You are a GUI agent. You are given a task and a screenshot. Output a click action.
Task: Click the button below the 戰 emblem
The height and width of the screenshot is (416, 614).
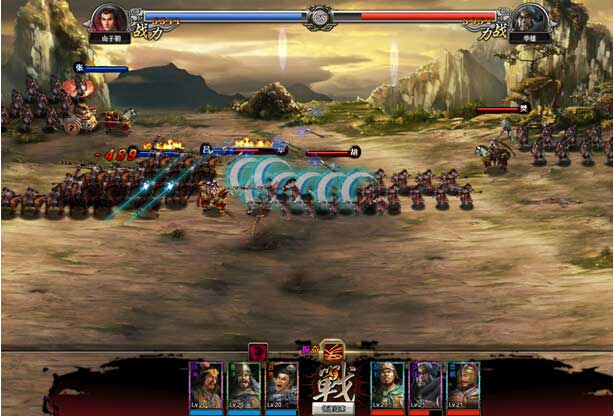coord(329,408)
